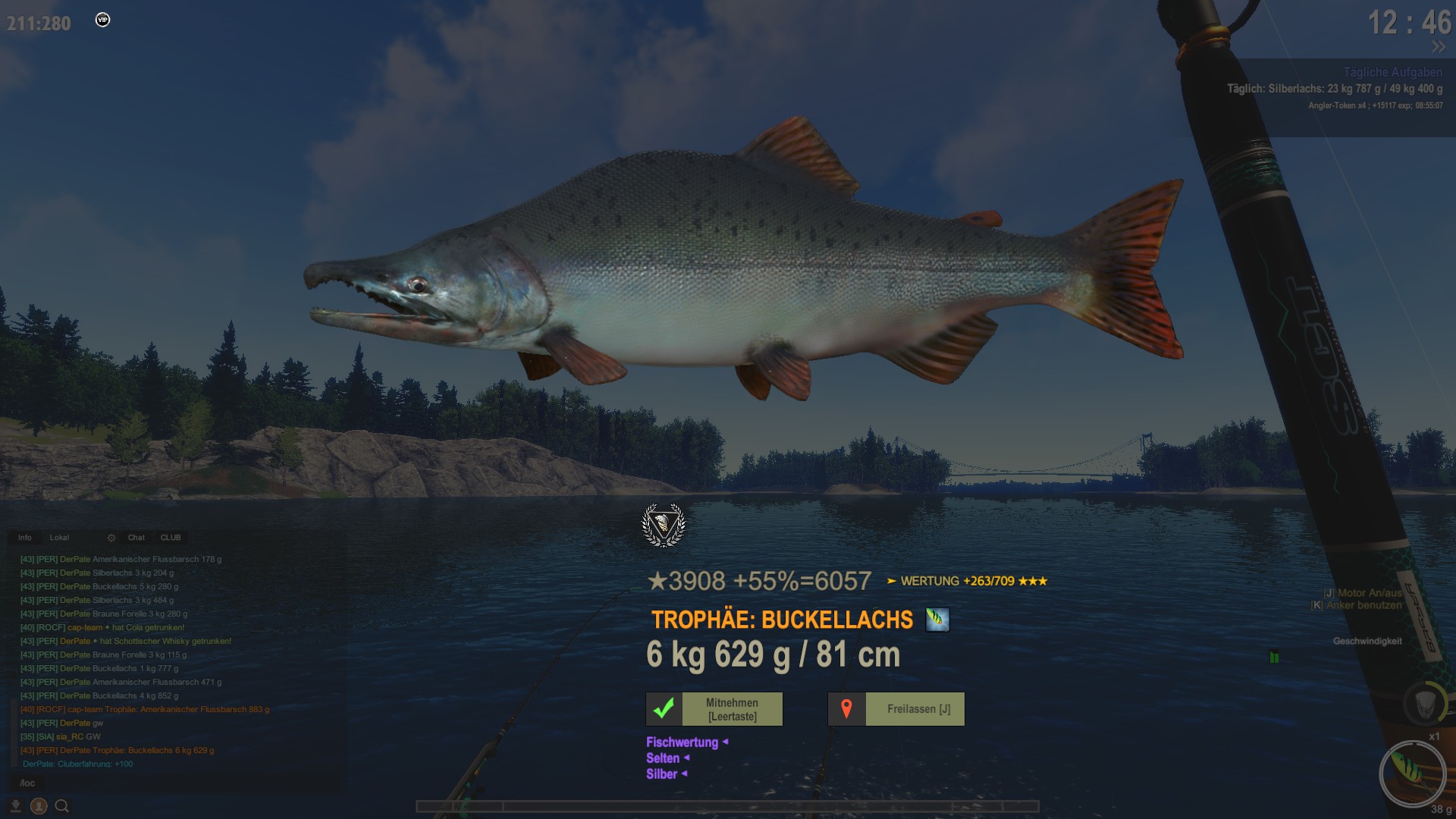1456x819 pixels.
Task: Click the VIP badge icon
Action: pos(102,20)
